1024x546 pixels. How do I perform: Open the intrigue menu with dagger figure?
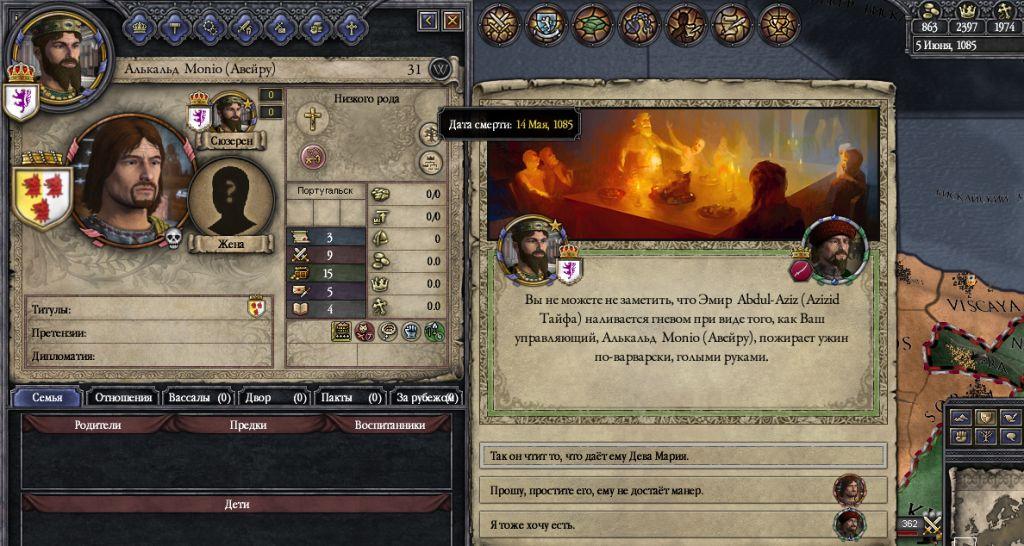click(686, 24)
